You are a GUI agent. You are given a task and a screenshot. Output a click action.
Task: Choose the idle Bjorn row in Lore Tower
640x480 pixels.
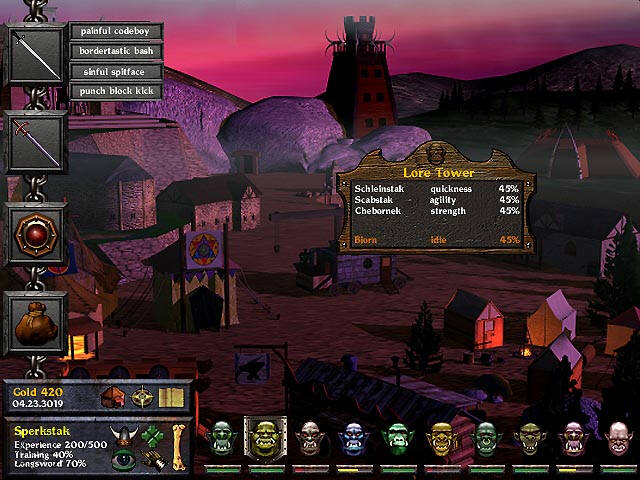click(436, 240)
